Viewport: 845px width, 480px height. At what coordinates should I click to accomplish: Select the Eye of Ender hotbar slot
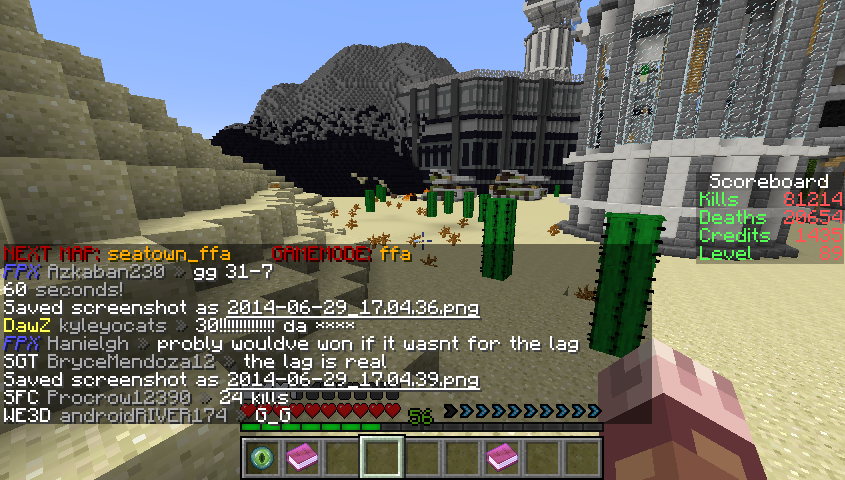click(x=262, y=458)
